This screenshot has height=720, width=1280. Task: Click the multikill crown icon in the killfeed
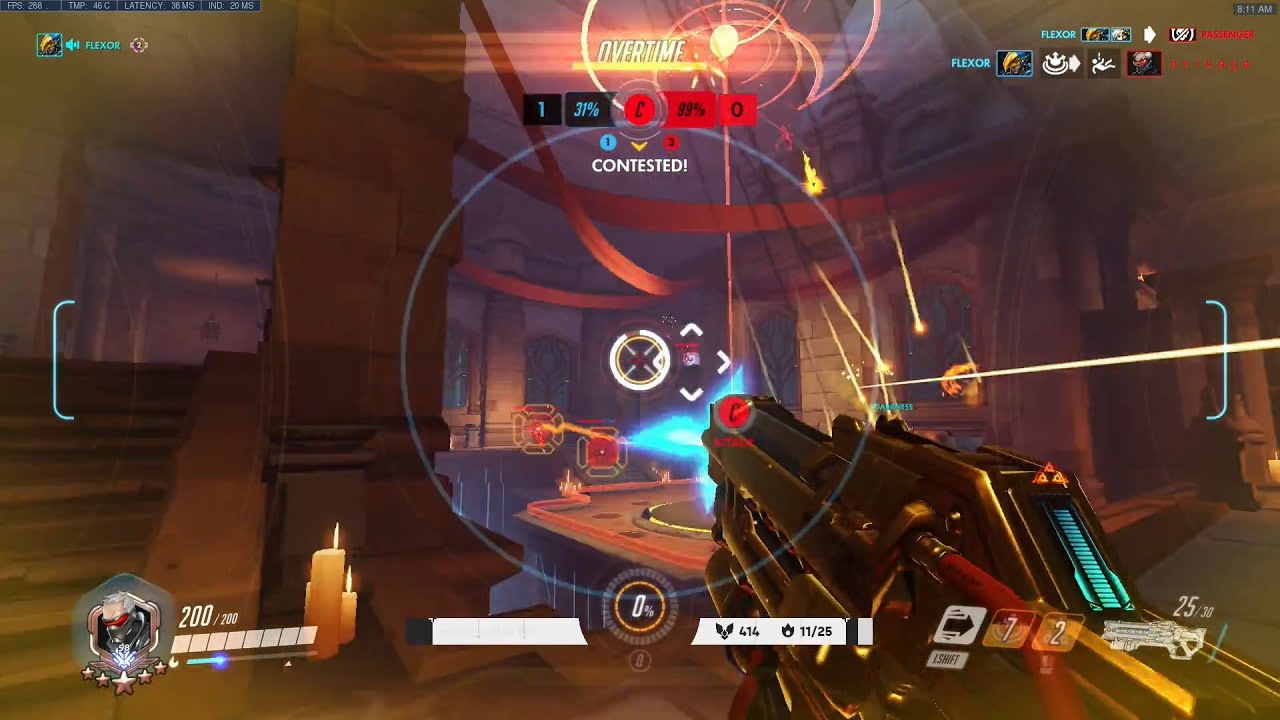pyautogui.click(x=1057, y=62)
